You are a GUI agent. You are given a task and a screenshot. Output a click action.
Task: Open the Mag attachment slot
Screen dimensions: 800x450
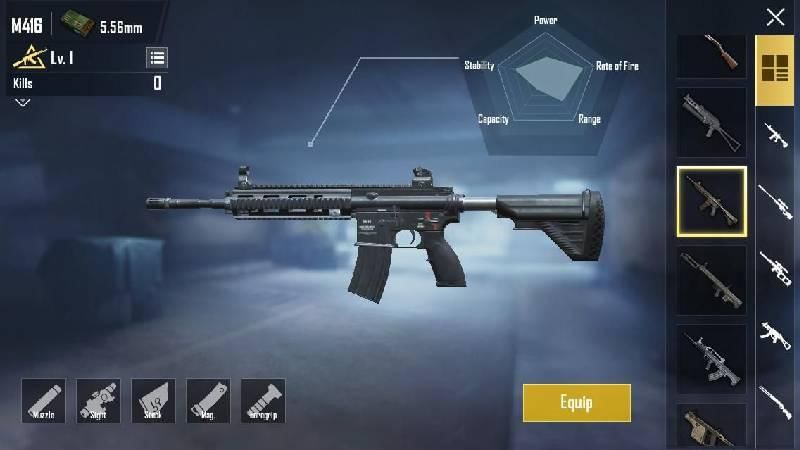[x=208, y=400]
